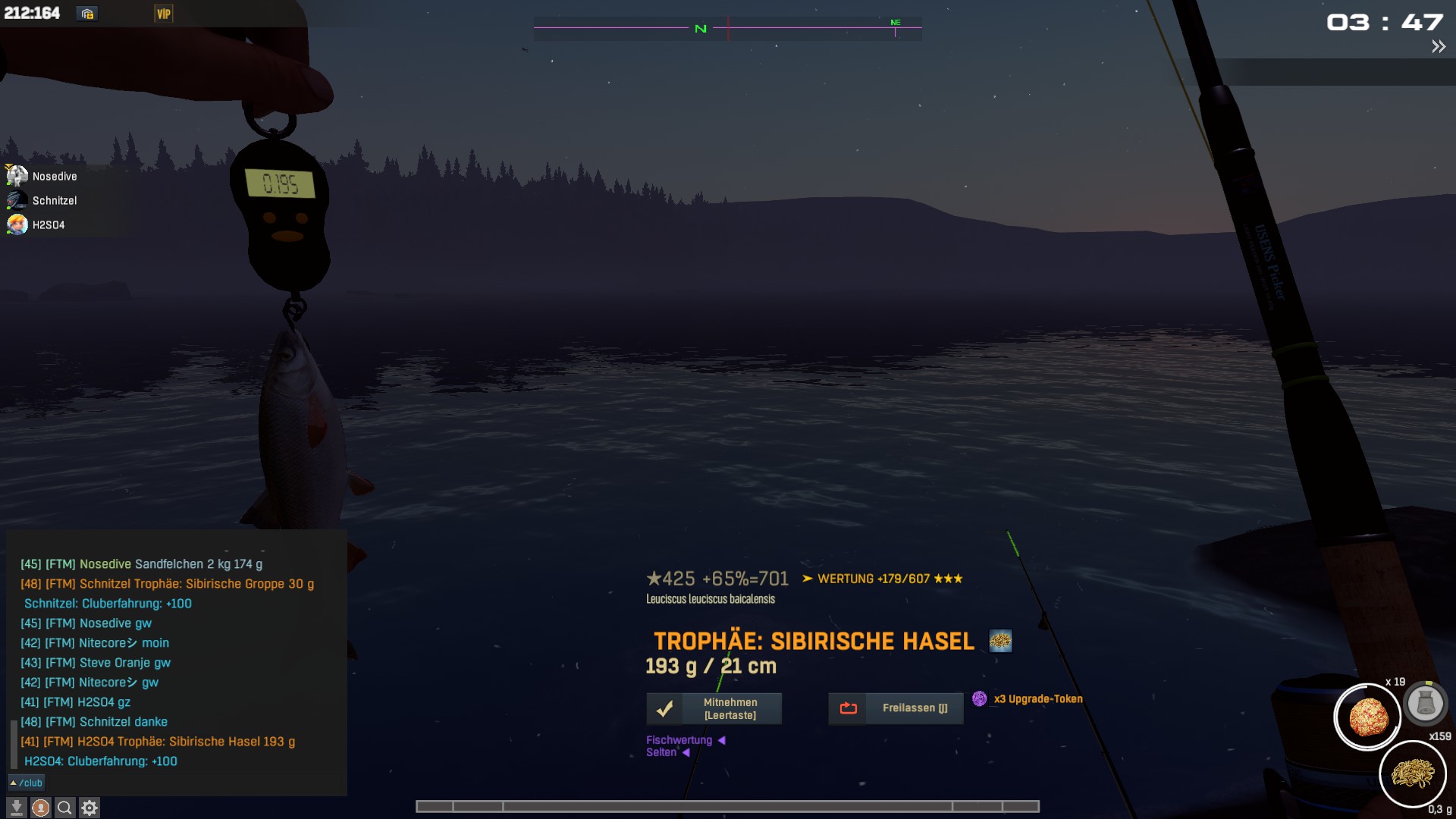Click H2SO4's Sibirische Hasel trophy chat message
This screenshot has width=1456, height=819.
[158, 742]
